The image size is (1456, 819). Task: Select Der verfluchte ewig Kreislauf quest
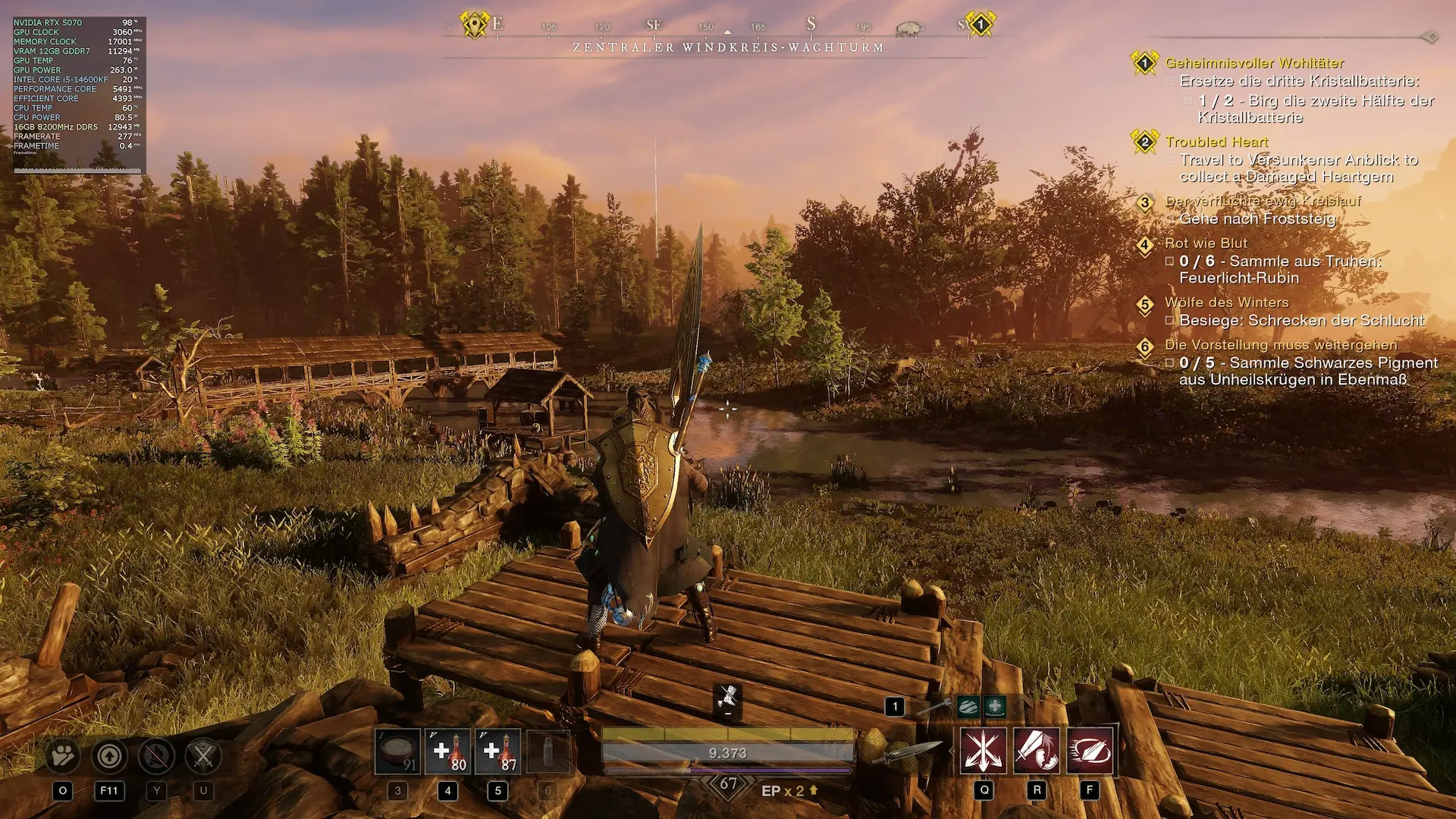click(x=1263, y=201)
